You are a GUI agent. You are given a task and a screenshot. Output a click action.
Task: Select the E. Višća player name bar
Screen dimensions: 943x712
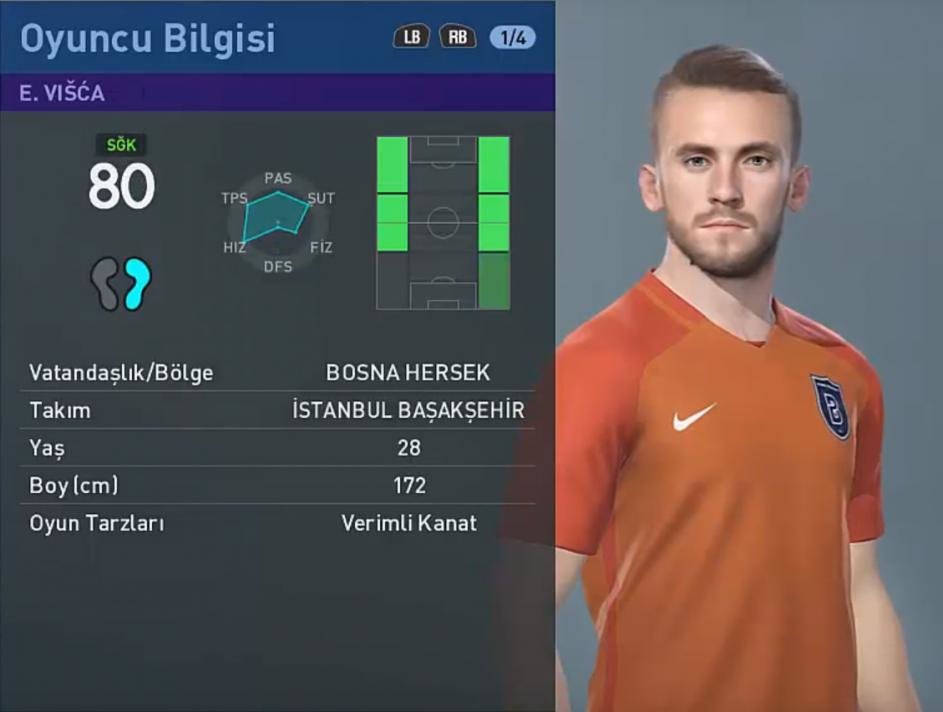(277, 93)
